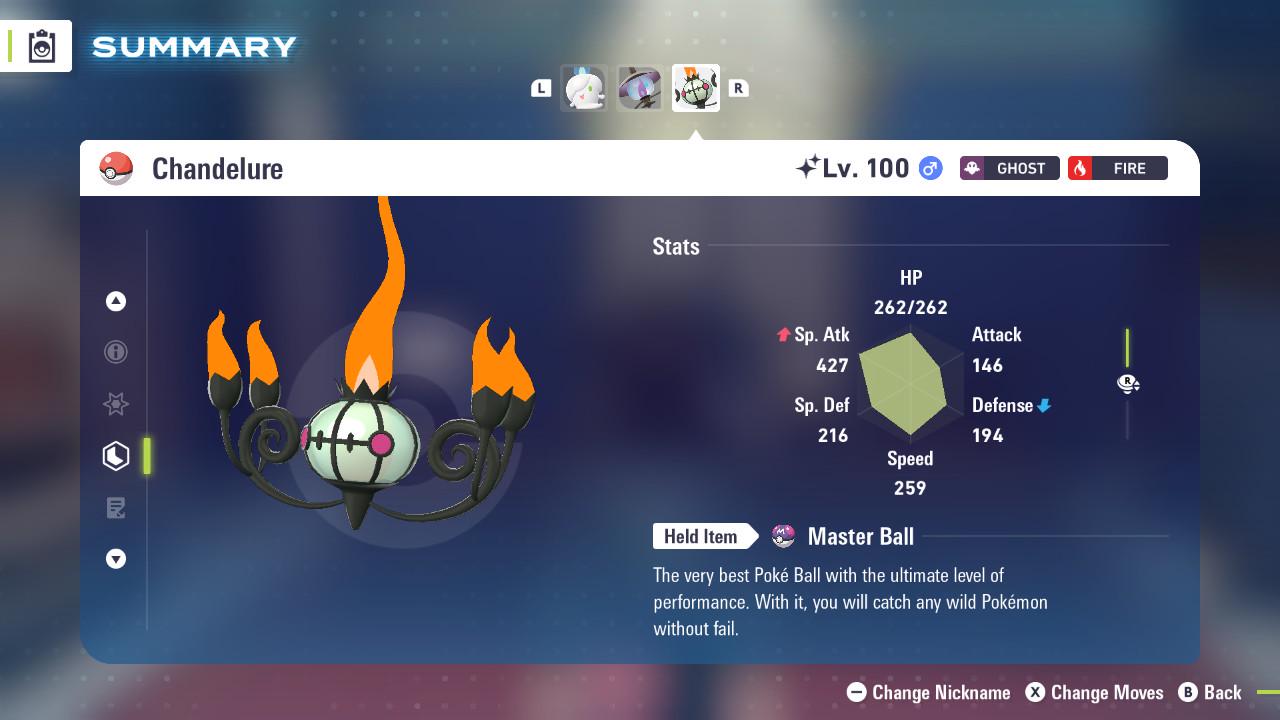Click the L shoulder button indicator
Image resolution: width=1280 pixels, height=720 pixels.
(541, 88)
